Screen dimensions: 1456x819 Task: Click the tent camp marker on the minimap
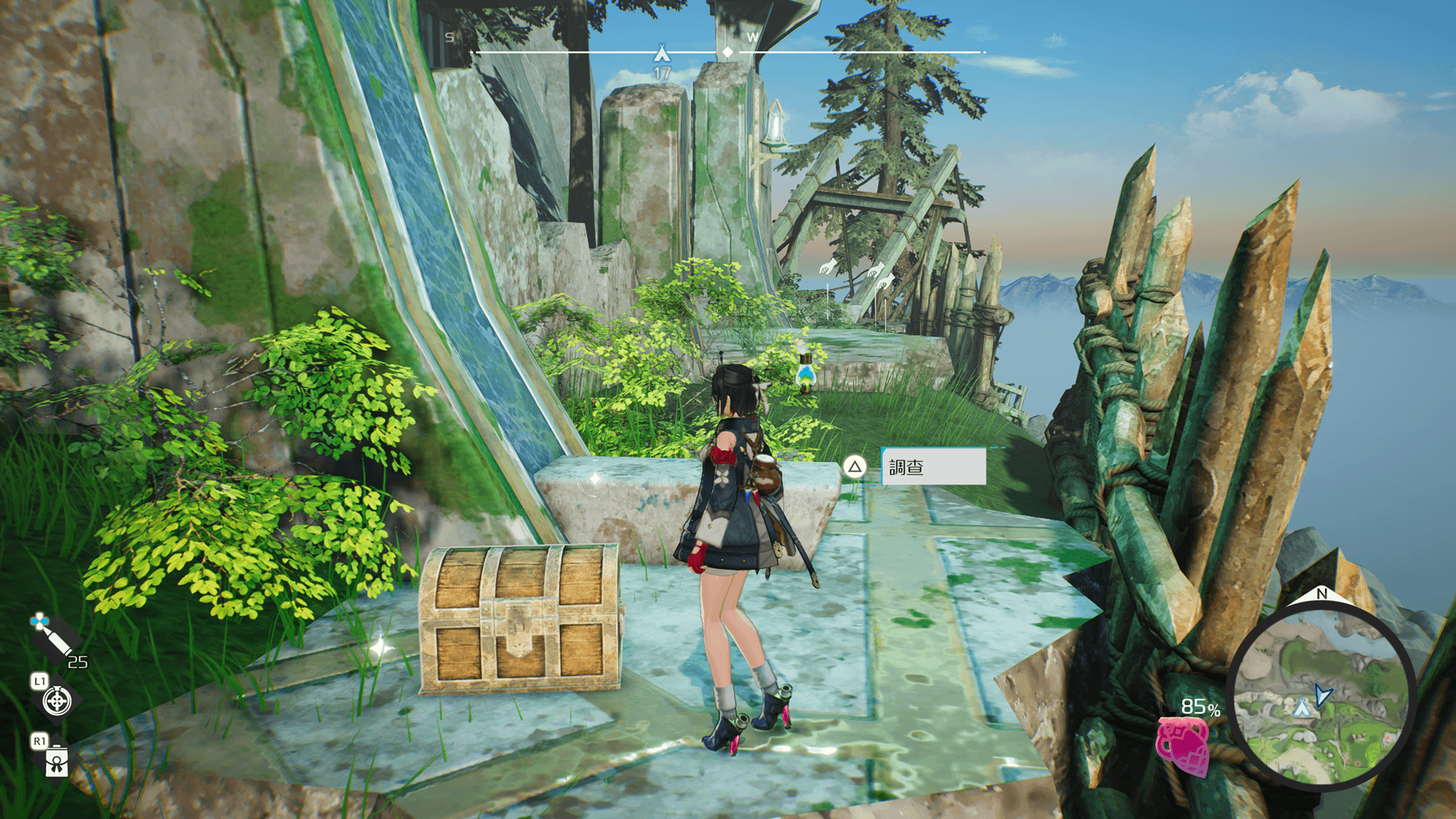tap(1301, 708)
